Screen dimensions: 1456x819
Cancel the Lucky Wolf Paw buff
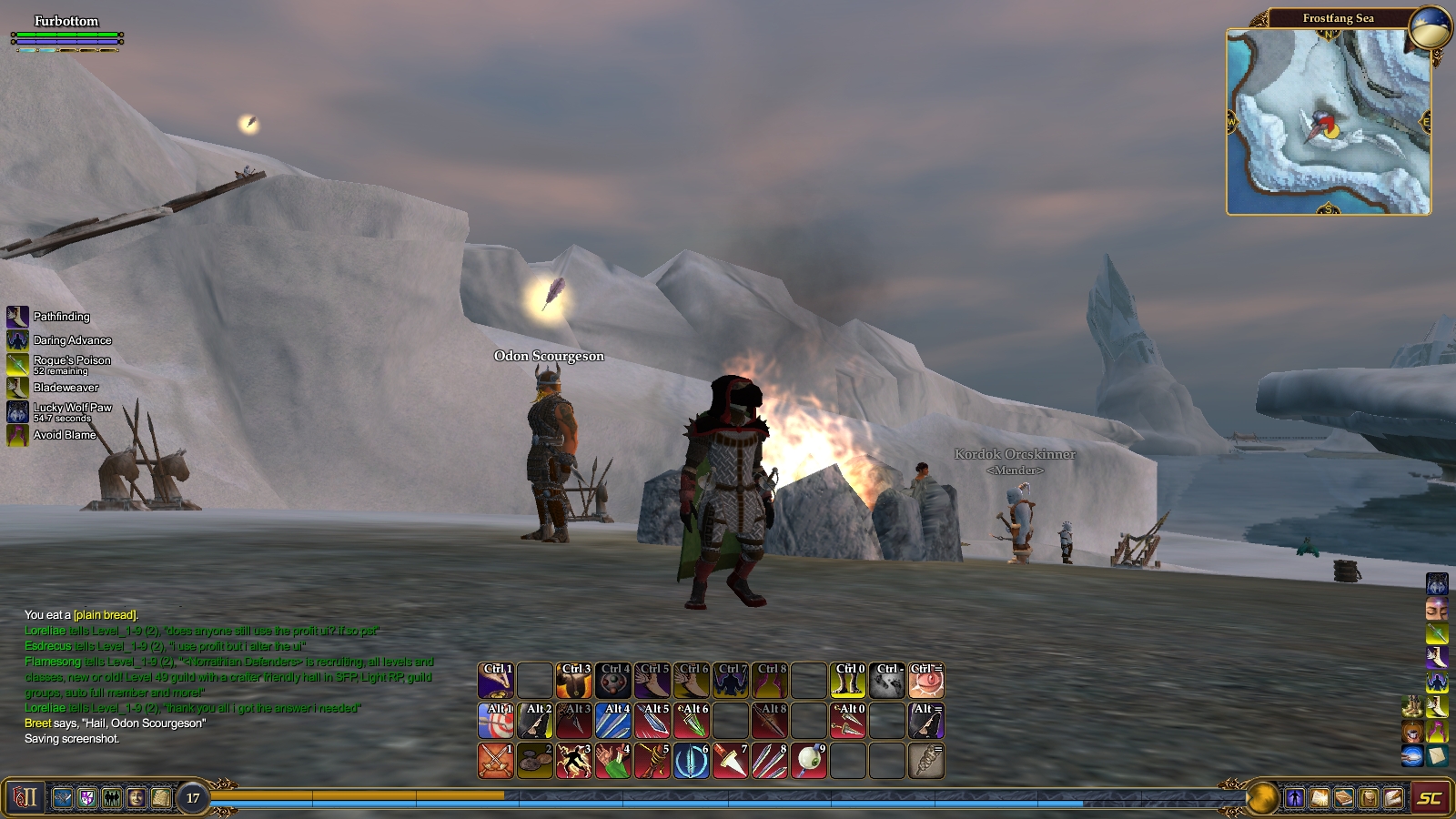tap(15, 409)
